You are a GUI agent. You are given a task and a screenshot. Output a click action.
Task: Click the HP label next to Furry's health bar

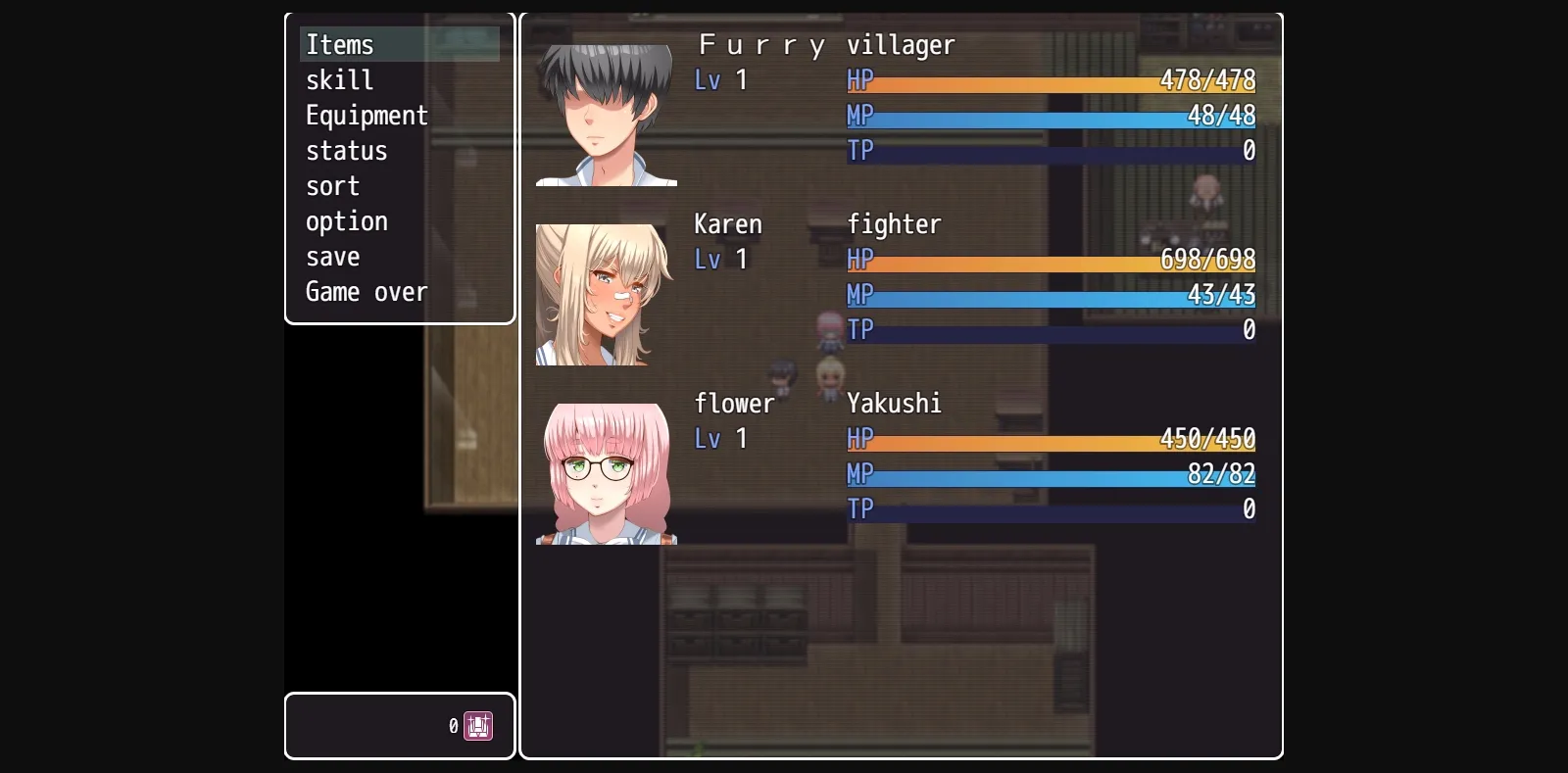click(861, 81)
